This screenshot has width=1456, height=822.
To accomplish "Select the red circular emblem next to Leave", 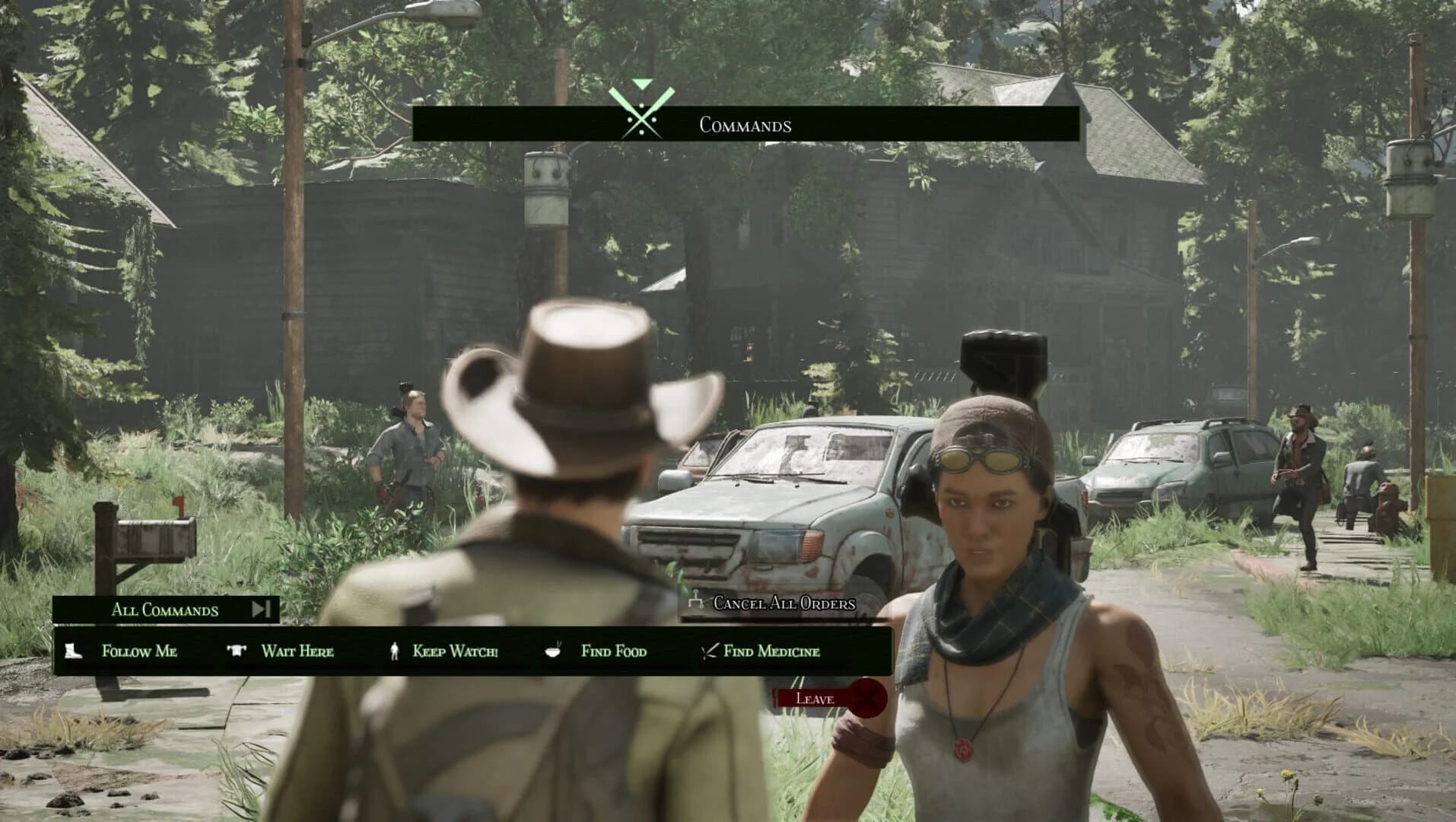I will [x=867, y=697].
